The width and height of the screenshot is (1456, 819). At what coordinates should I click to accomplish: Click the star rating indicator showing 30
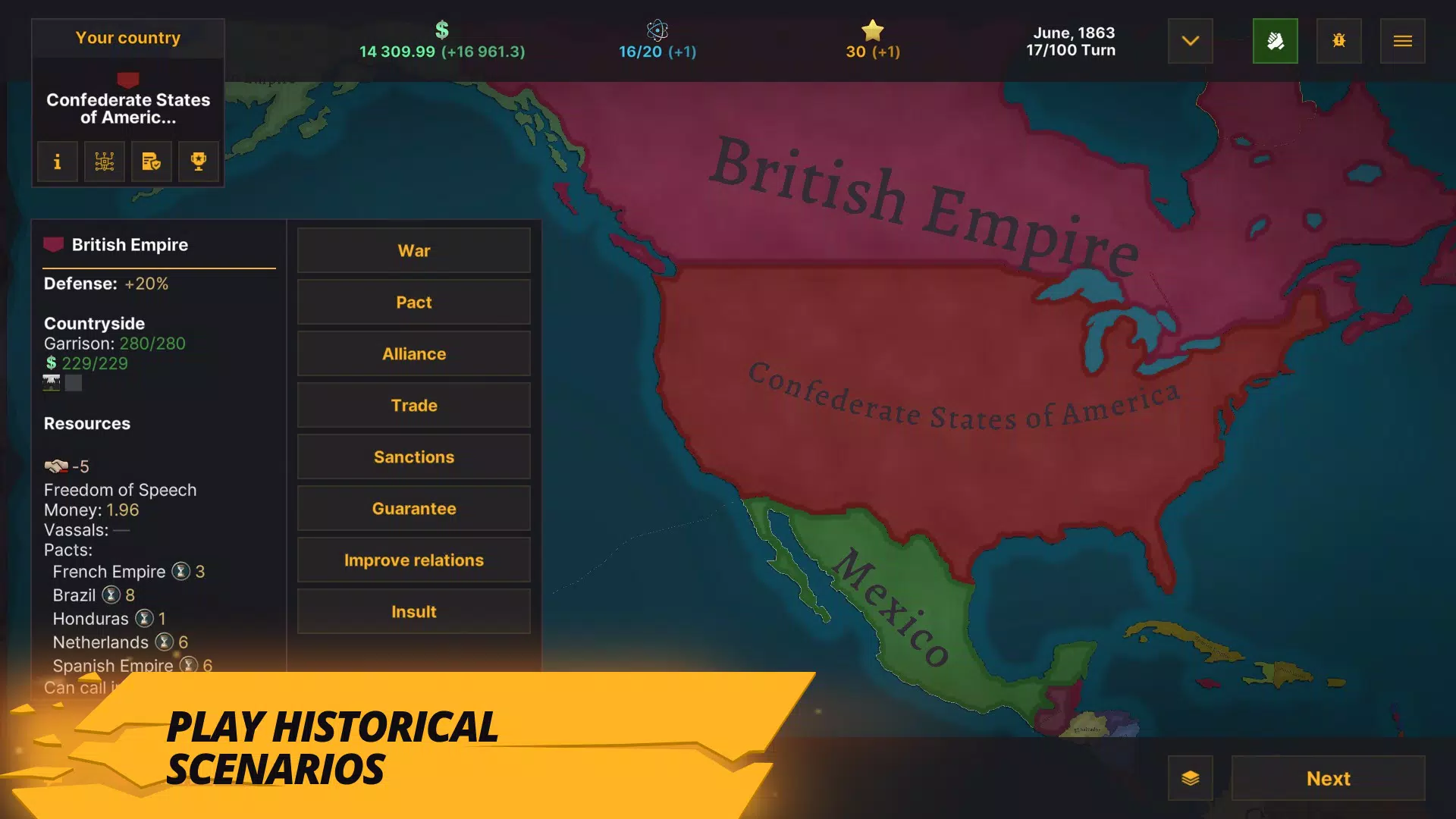click(x=872, y=42)
